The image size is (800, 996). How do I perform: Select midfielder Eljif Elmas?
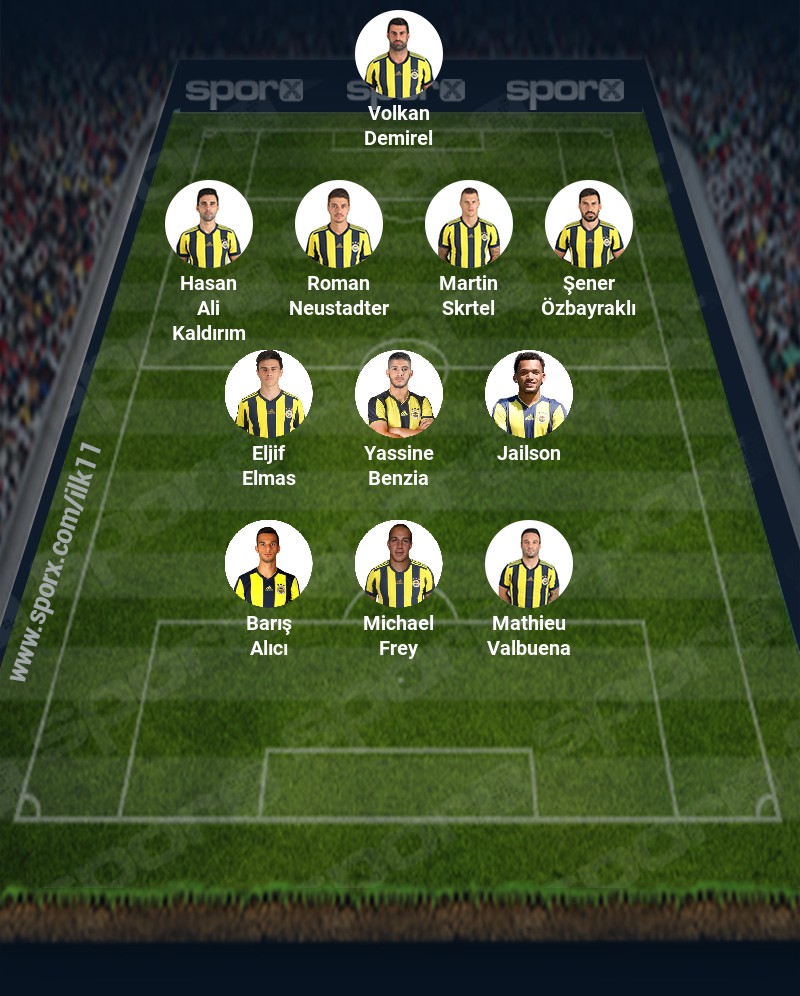tap(269, 394)
